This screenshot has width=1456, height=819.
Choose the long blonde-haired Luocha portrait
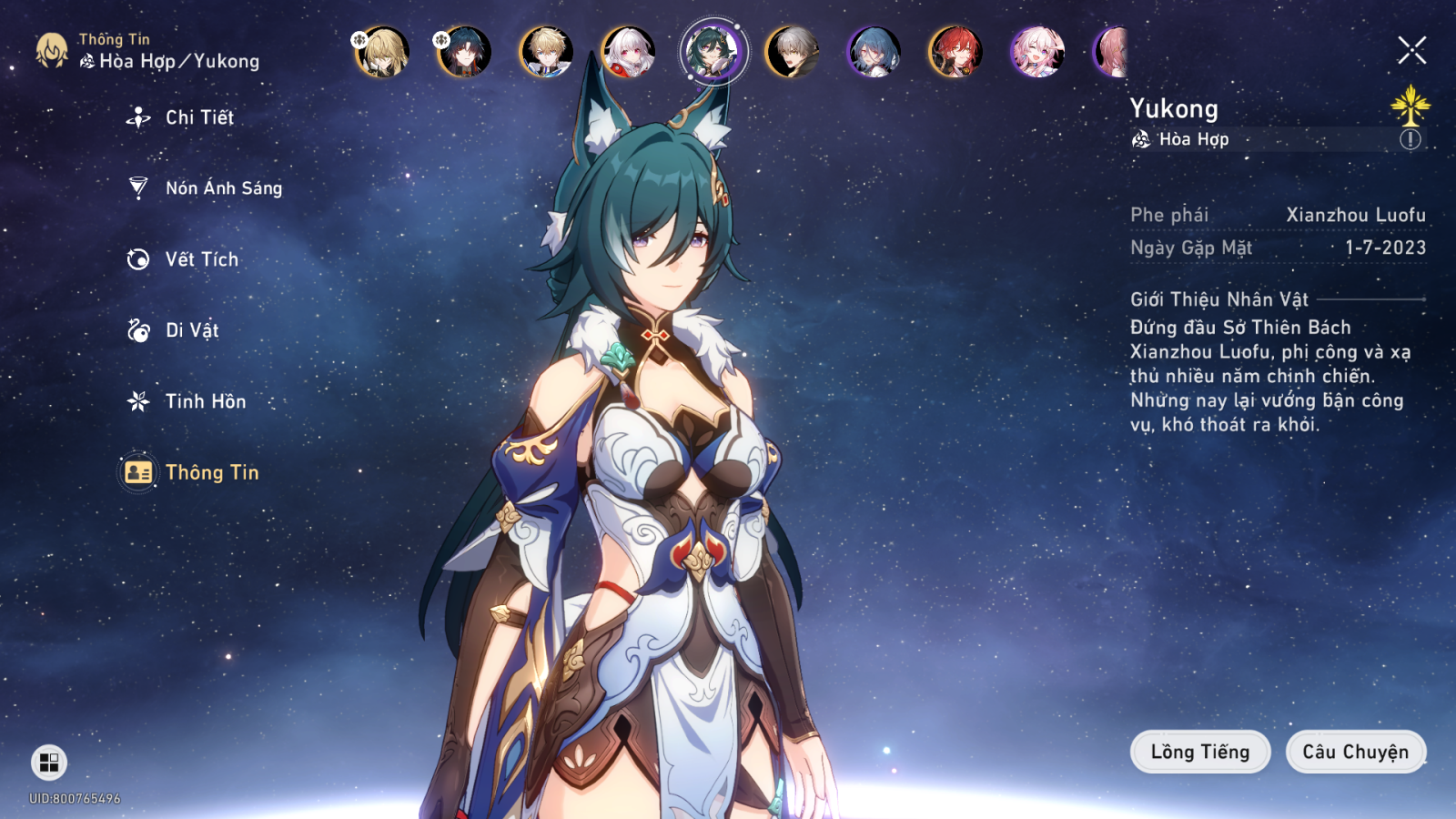382,52
